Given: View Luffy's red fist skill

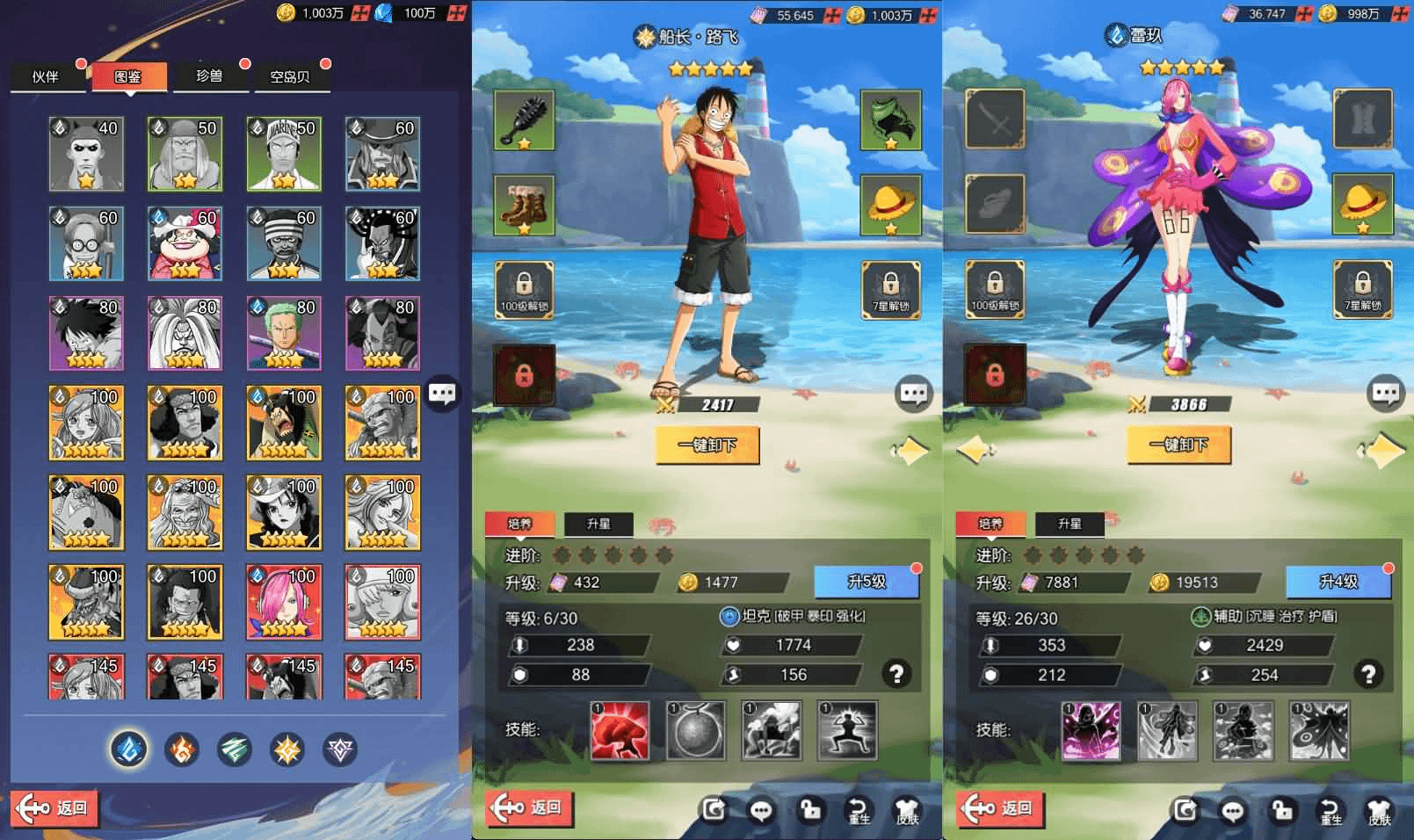Looking at the screenshot, I should click(x=620, y=729).
